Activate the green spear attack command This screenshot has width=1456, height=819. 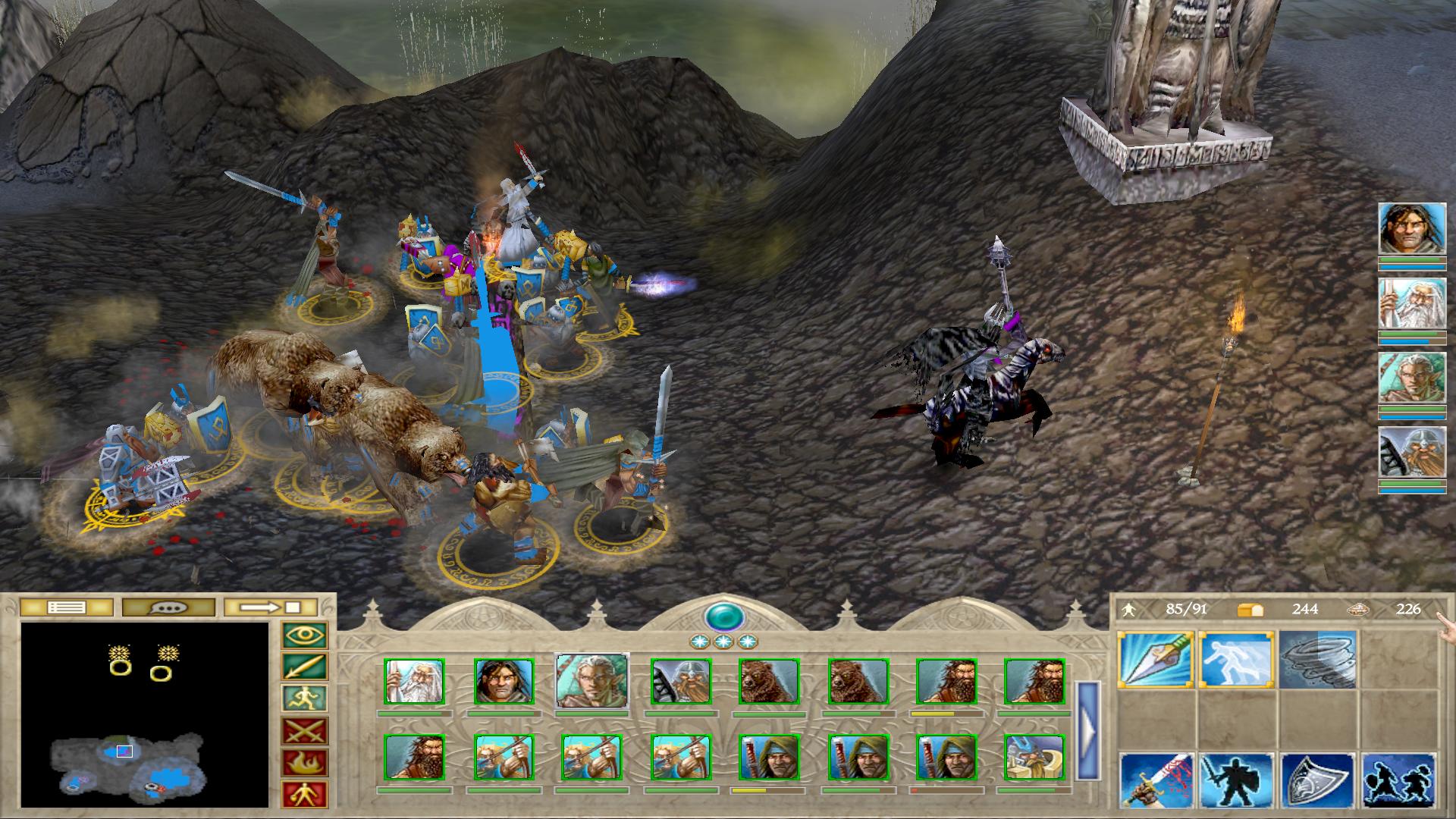pyautogui.click(x=304, y=667)
